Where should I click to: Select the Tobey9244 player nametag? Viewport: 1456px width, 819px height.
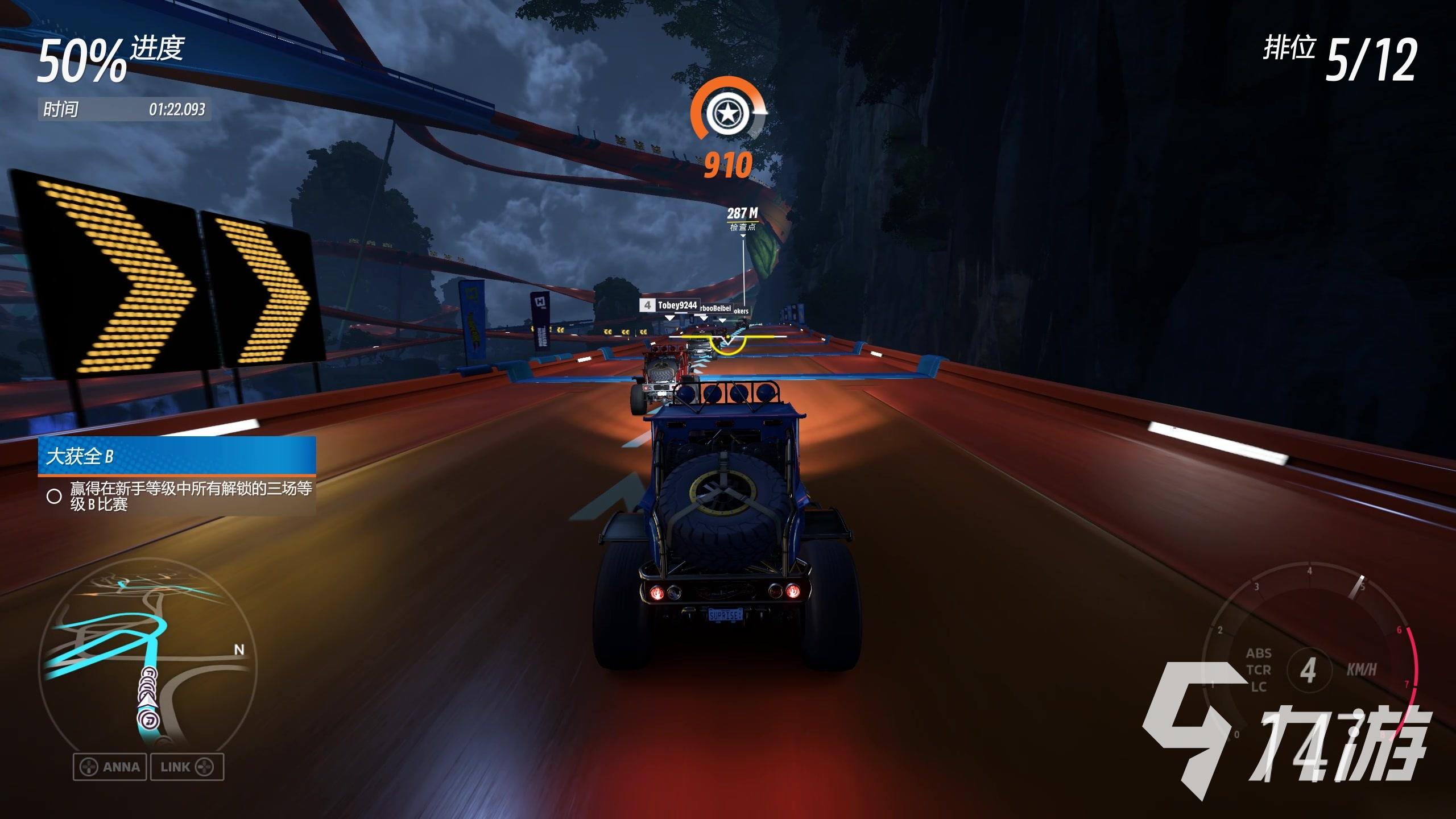[x=670, y=305]
